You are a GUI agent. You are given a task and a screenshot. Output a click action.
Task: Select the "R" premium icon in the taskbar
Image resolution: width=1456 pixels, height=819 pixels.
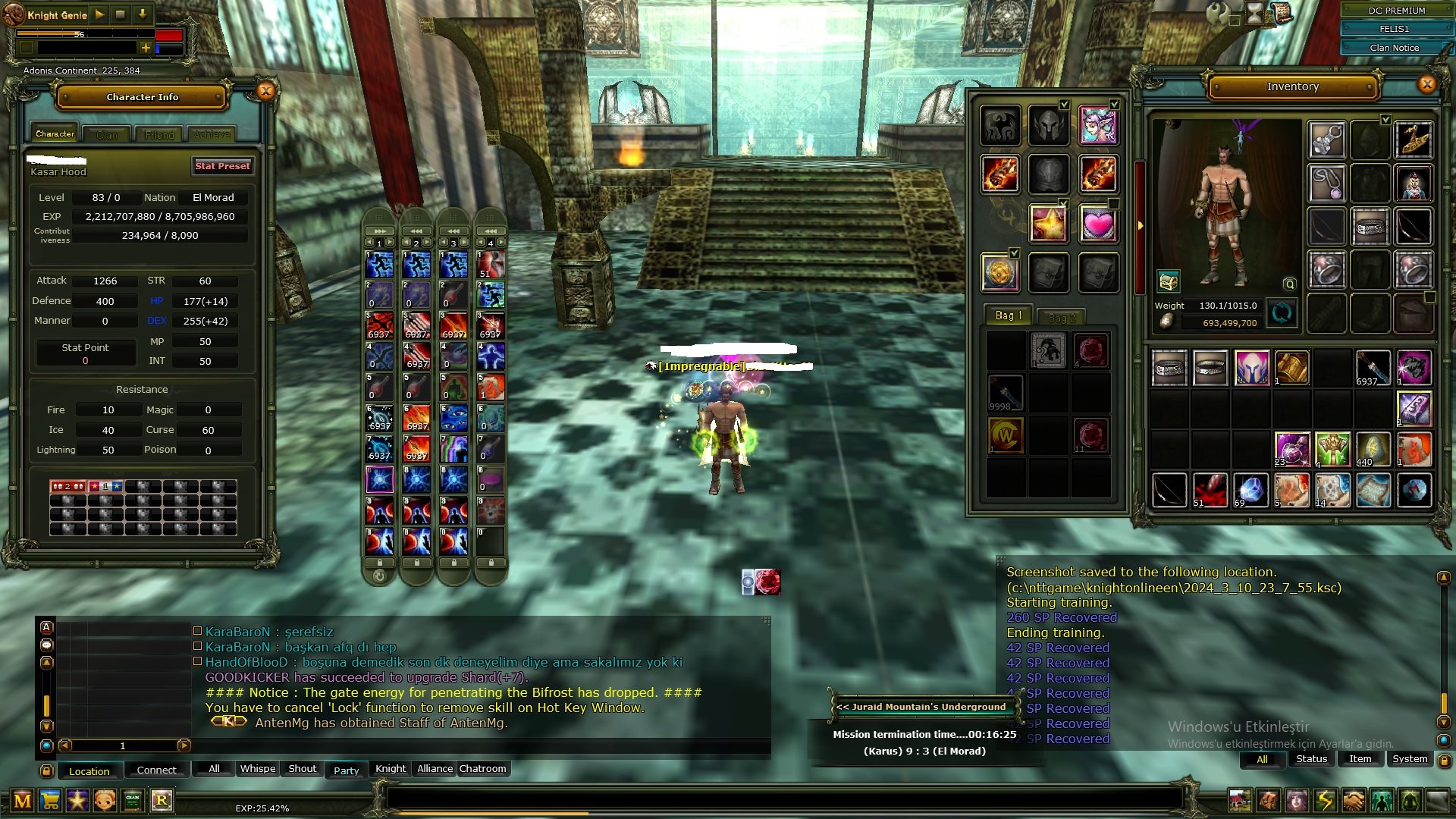[161, 800]
